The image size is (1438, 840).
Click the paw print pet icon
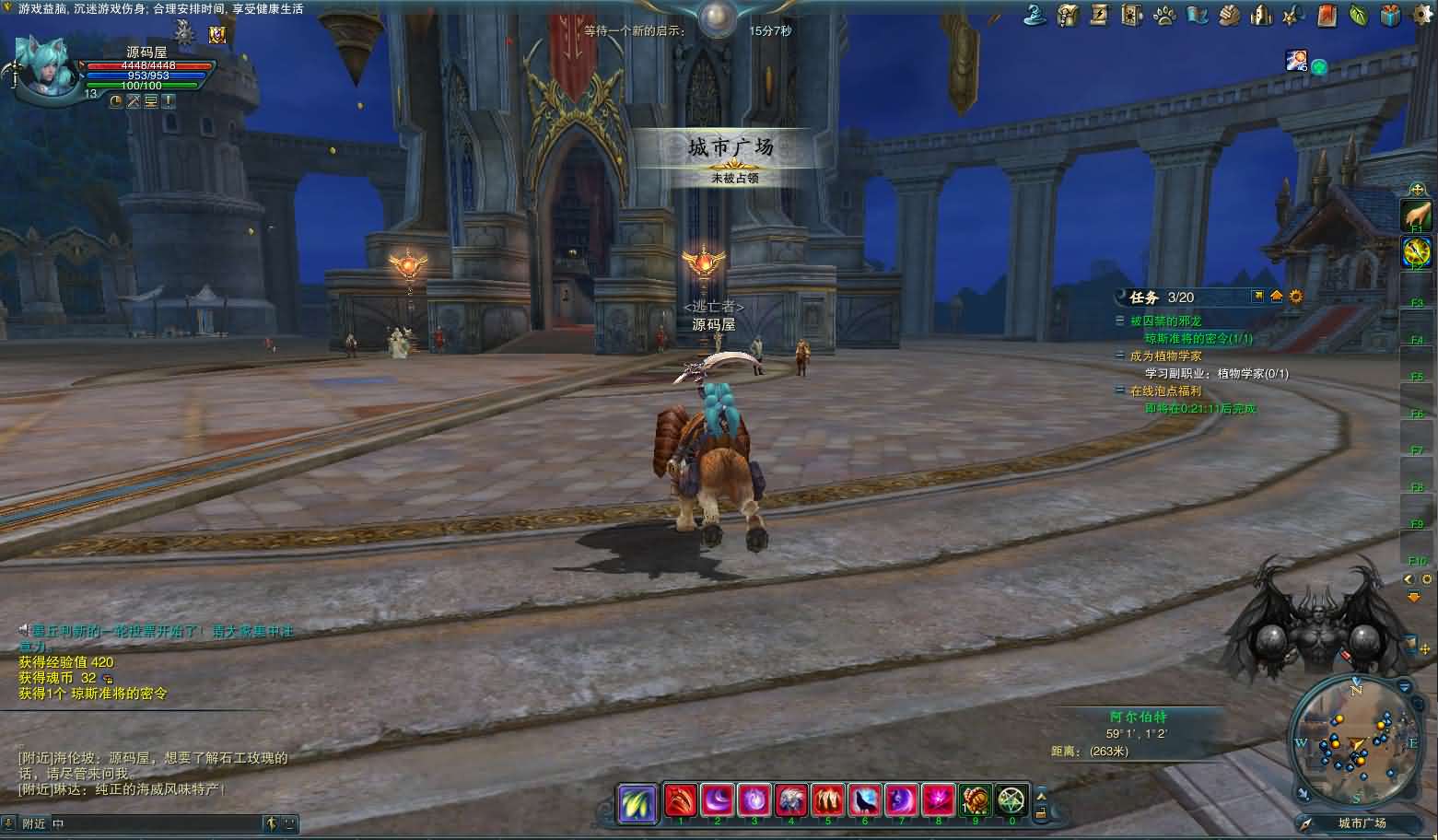pyautogui.click(x=1164, y=15)
